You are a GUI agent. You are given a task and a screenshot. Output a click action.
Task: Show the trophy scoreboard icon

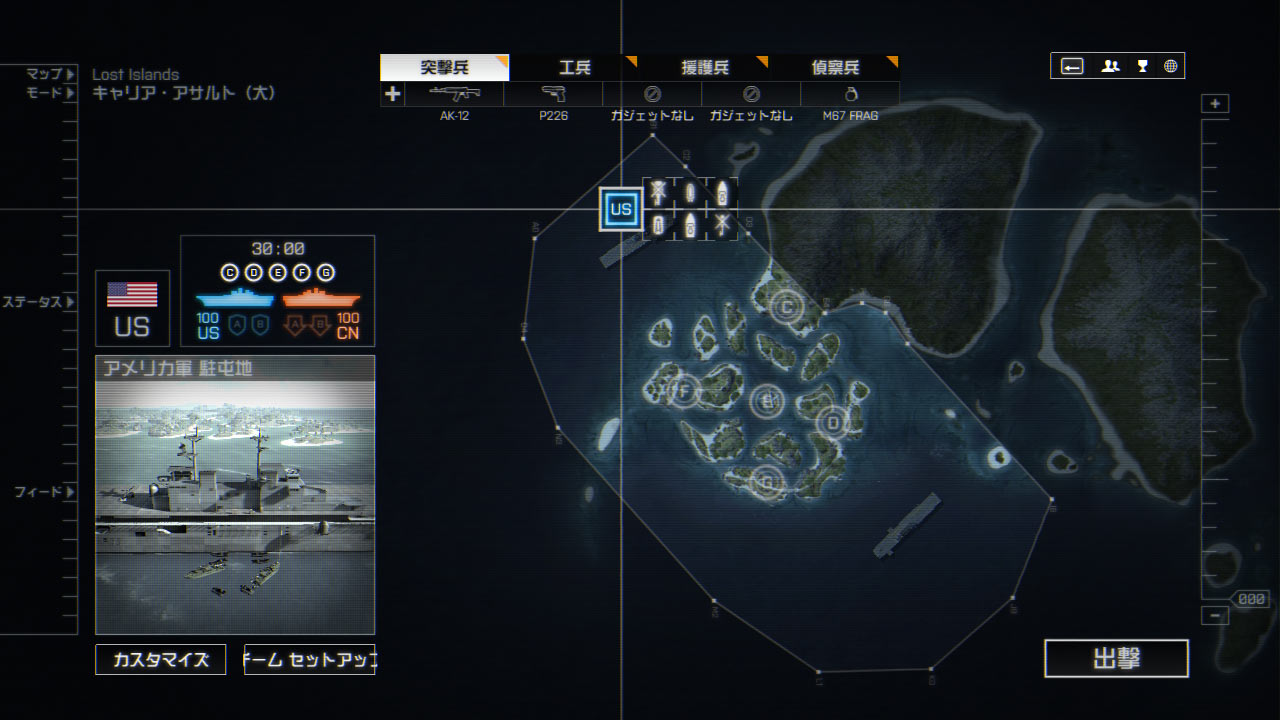click(1142, 66)
